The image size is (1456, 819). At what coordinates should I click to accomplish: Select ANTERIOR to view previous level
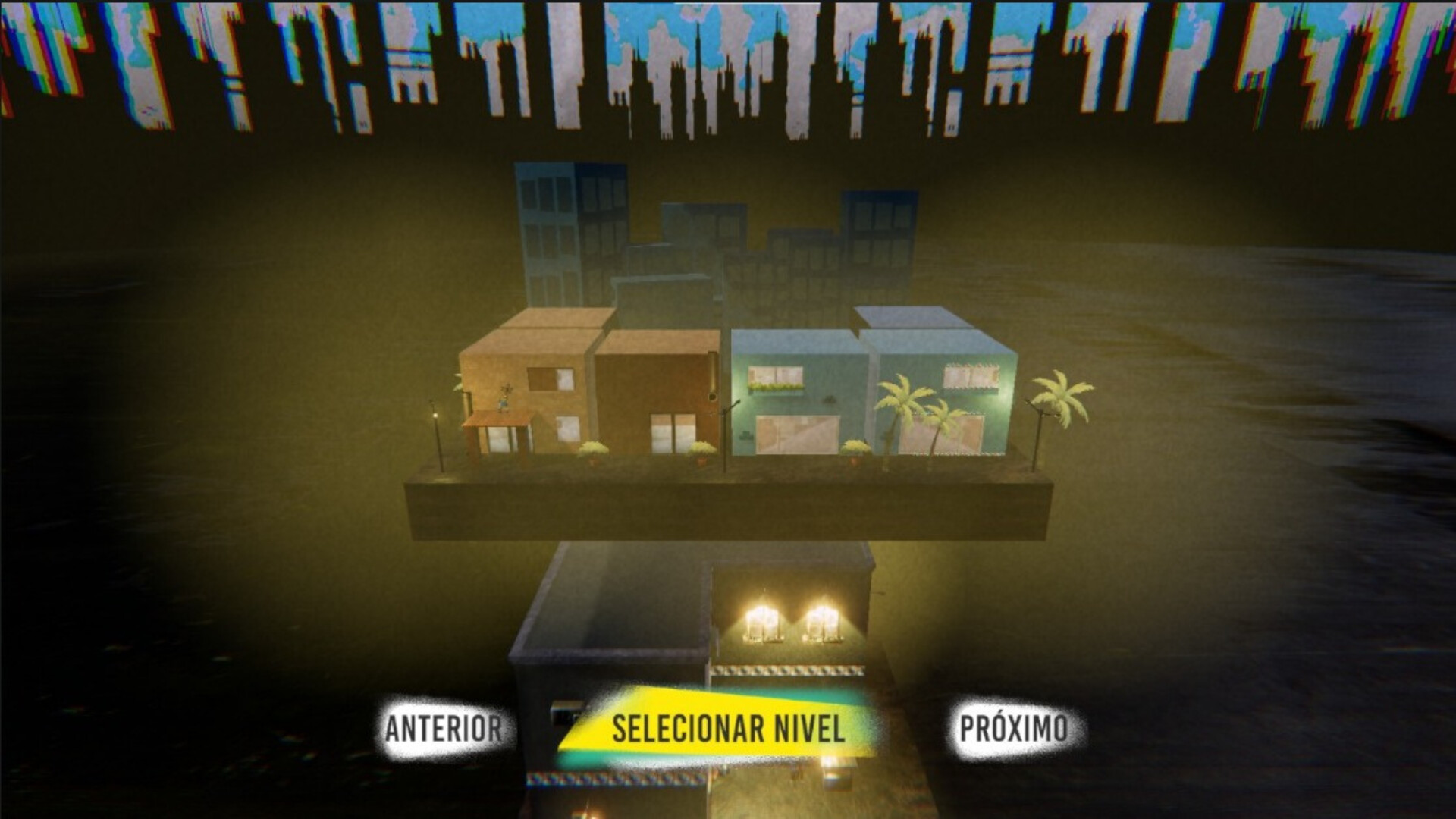(x=442, y=726)
